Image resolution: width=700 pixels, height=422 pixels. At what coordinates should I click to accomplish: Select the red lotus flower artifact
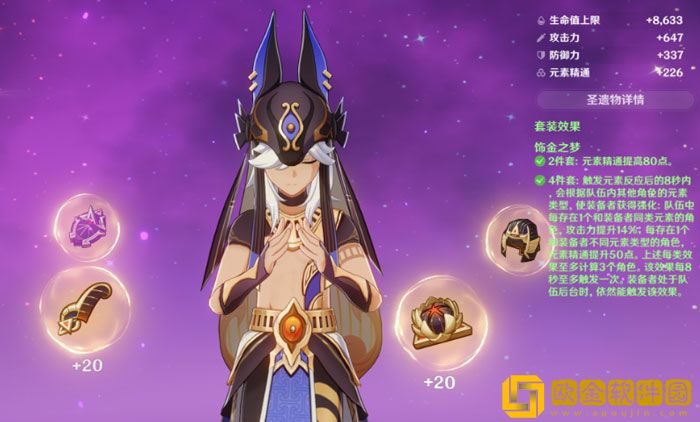[x=441, y=324]
